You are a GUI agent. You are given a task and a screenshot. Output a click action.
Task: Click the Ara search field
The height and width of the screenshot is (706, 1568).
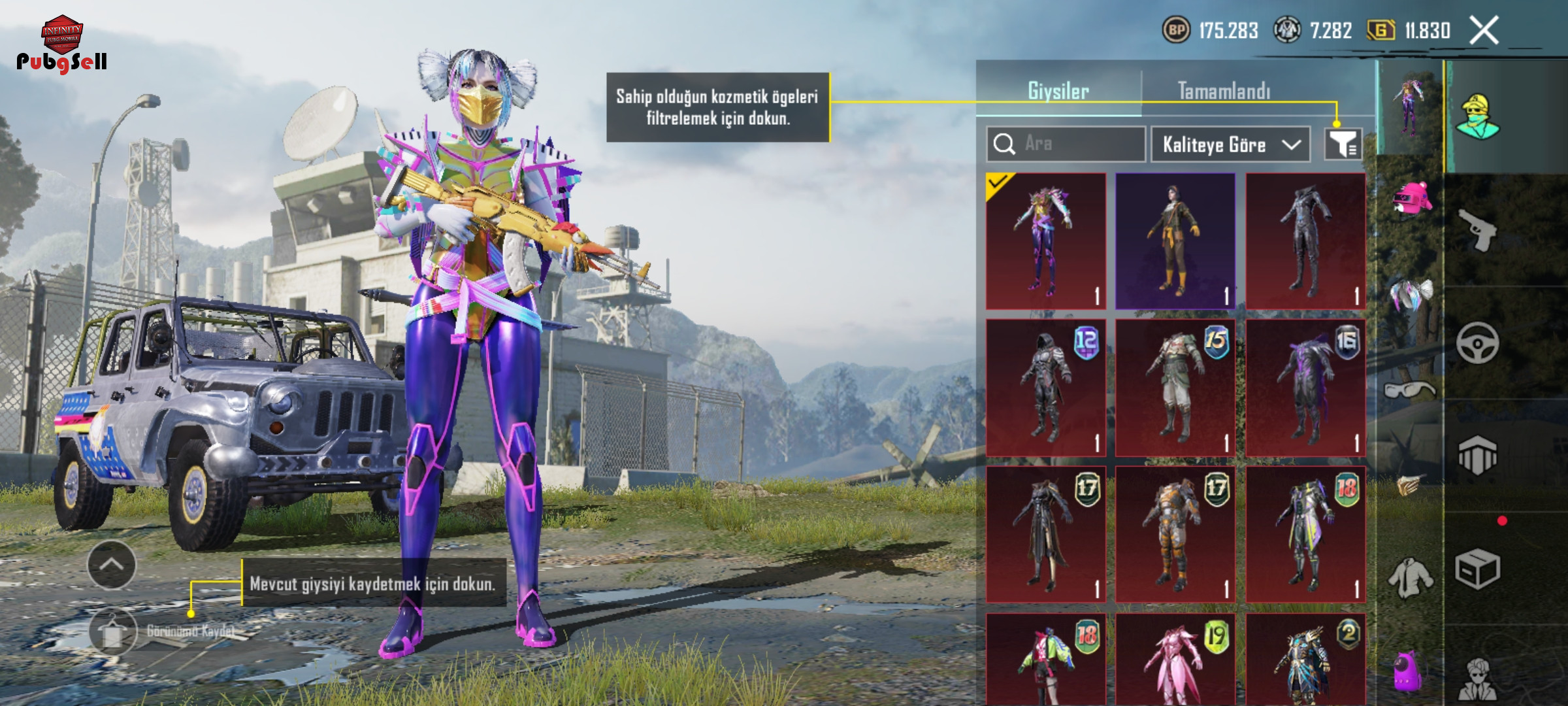[1066, 144]
